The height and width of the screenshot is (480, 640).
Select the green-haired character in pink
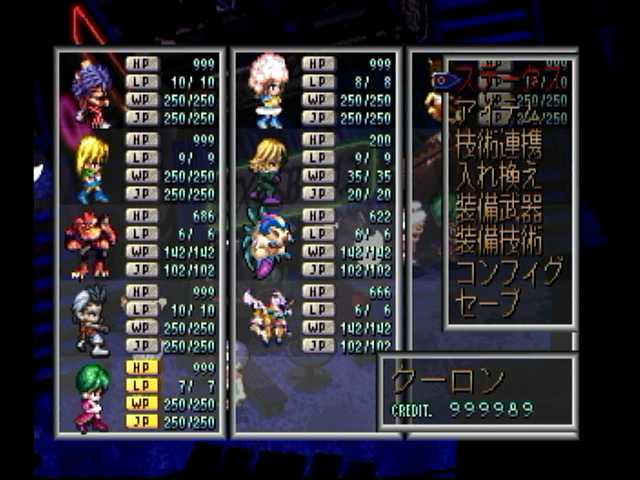coord(92,396)
